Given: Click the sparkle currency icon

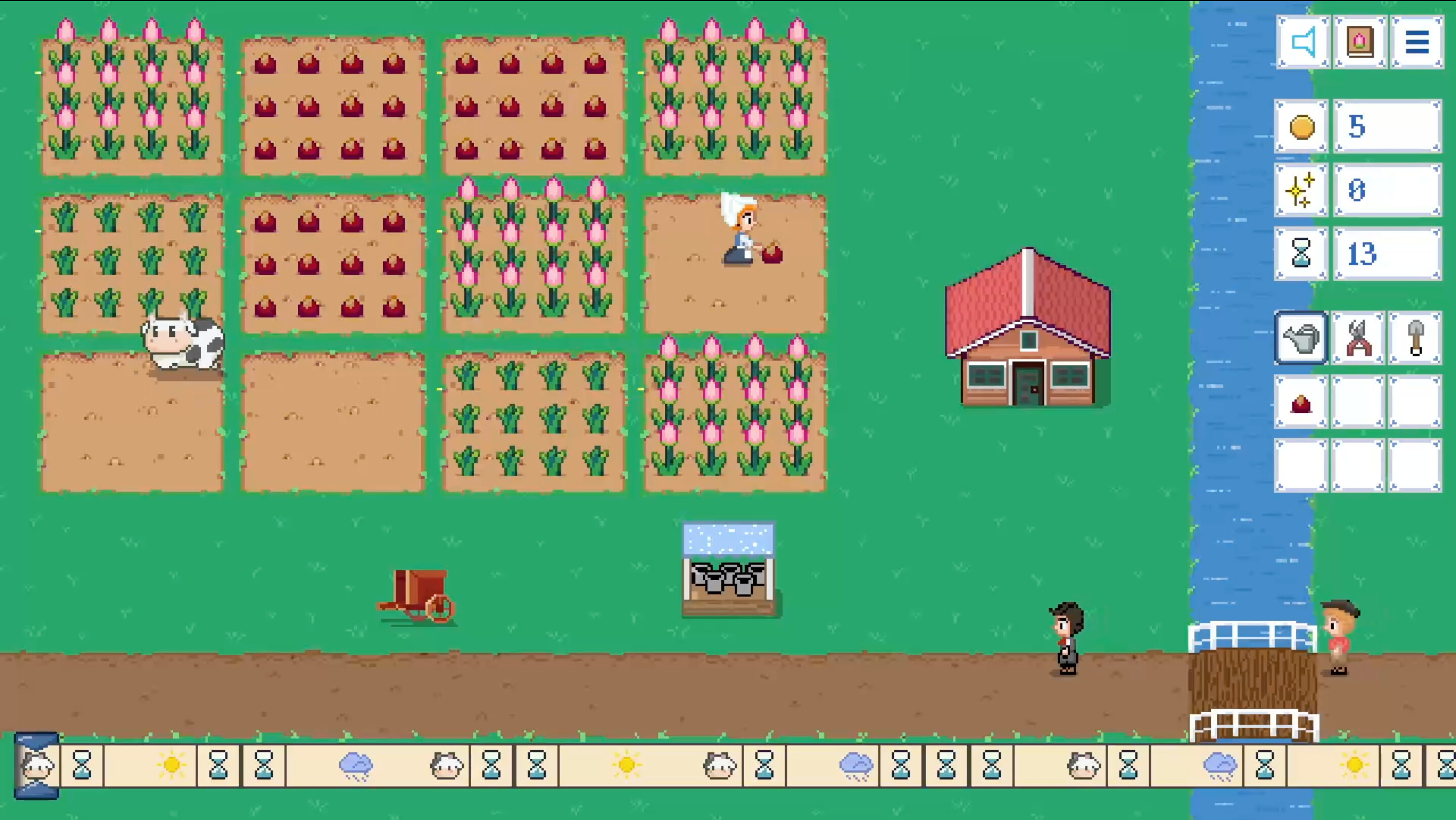Looking at the screenshot, I should tap(1302, 191).
